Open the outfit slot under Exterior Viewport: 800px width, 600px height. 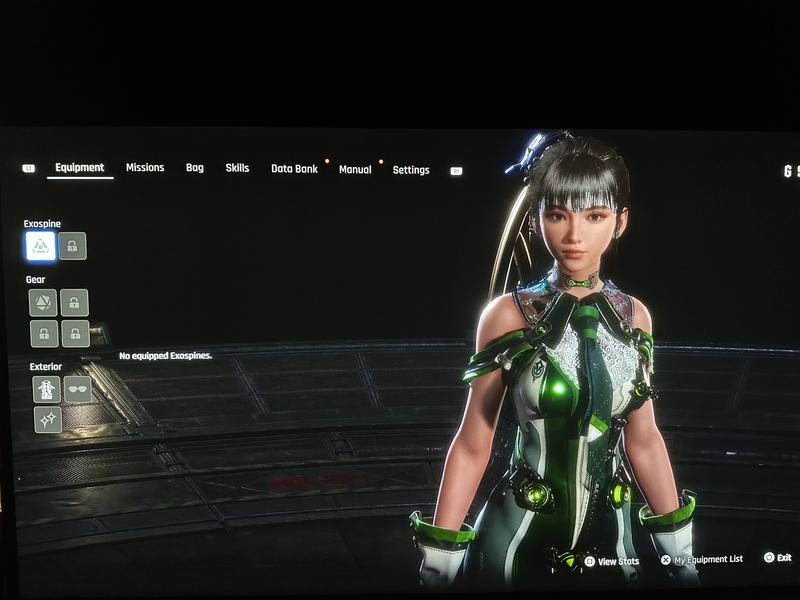[47, 389]
